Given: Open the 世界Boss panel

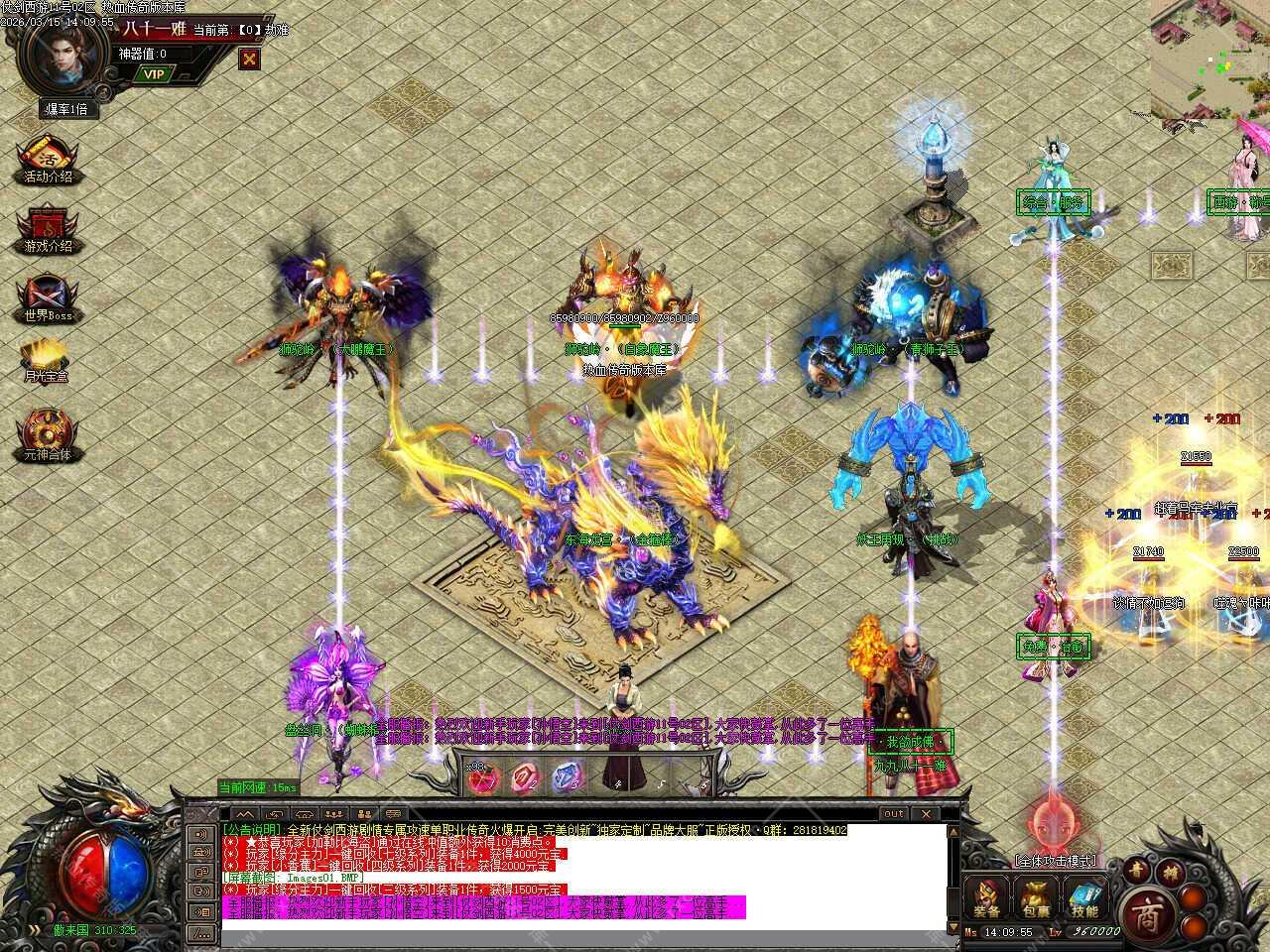Looking at the screenshot, I should point(48,297).
